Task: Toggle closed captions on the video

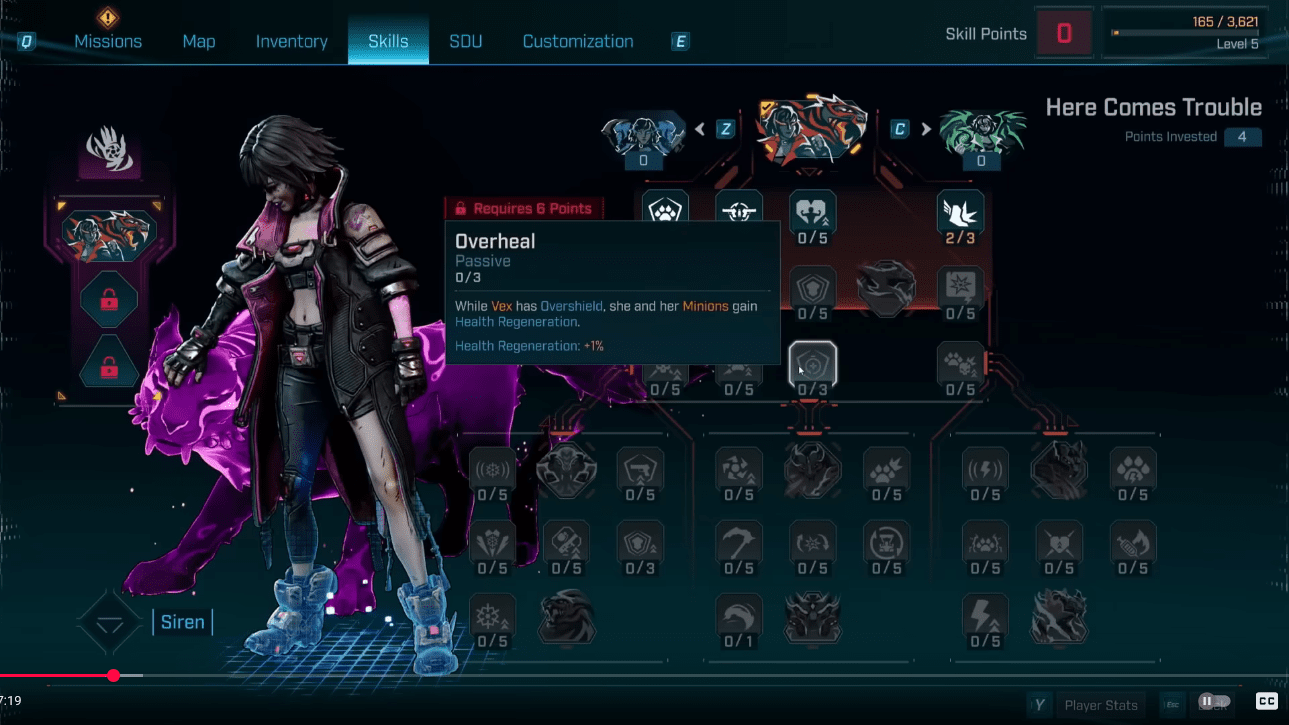Action: click(x=1266, y=701)
